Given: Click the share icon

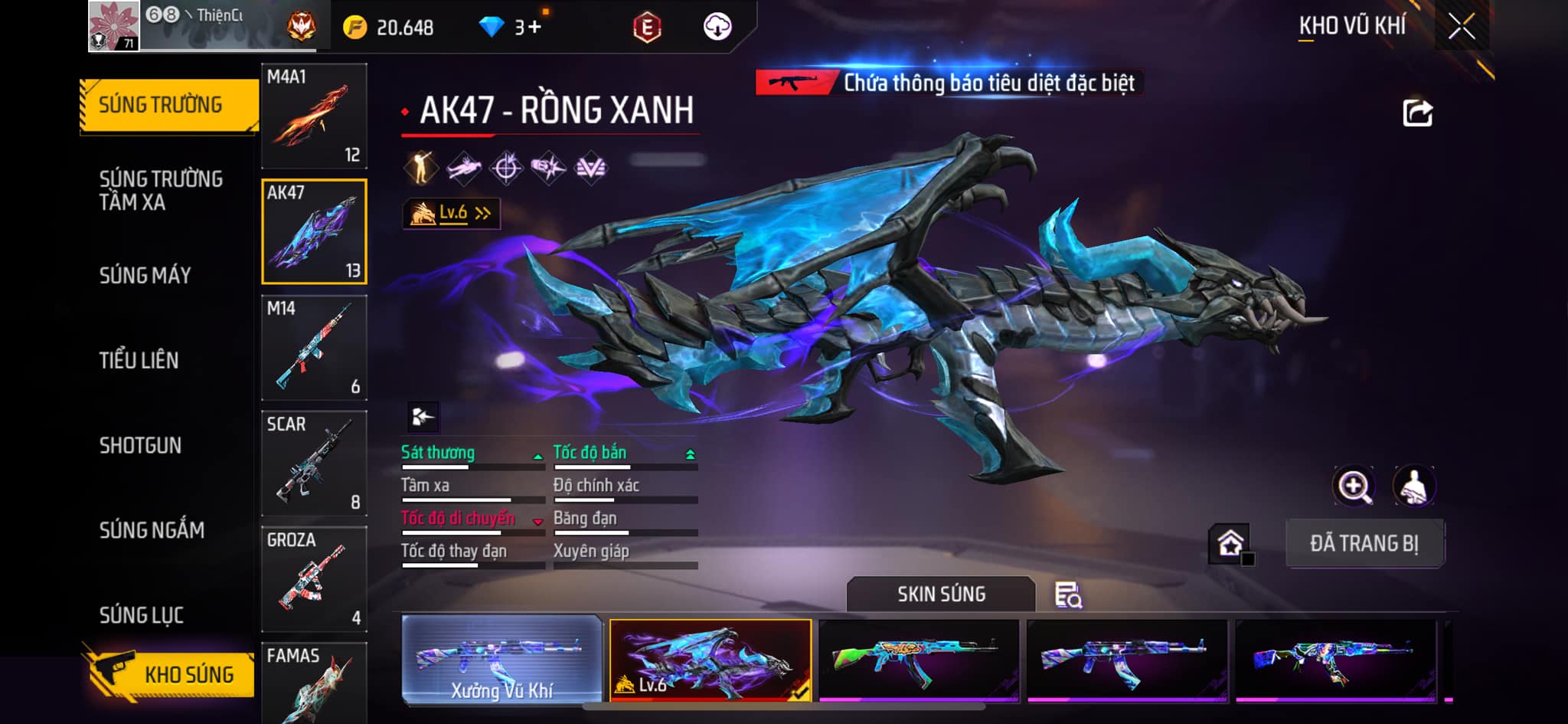Looking at the screenshot, I should point(1417,113).
